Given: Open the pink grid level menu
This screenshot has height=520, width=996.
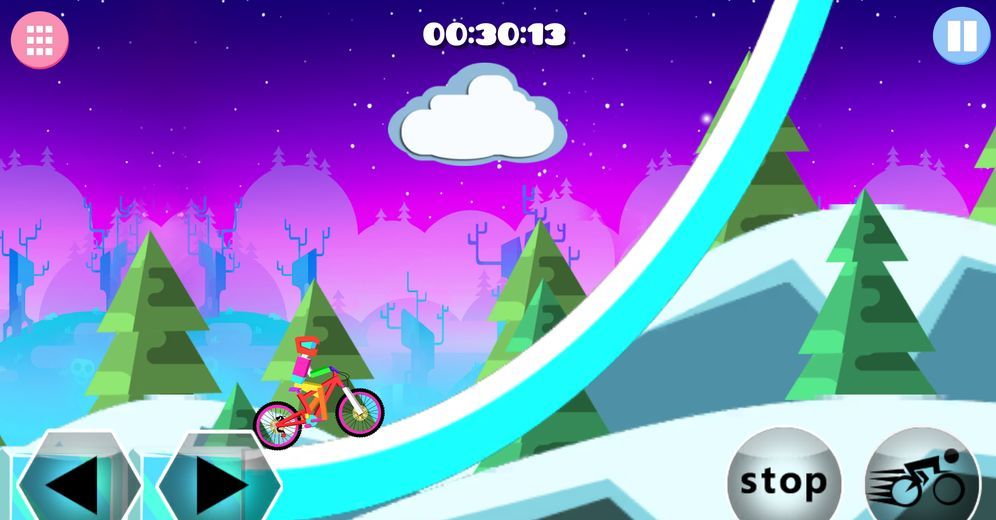Looking at the screenshot, I should pyautogui.click(x=40, y=40).
